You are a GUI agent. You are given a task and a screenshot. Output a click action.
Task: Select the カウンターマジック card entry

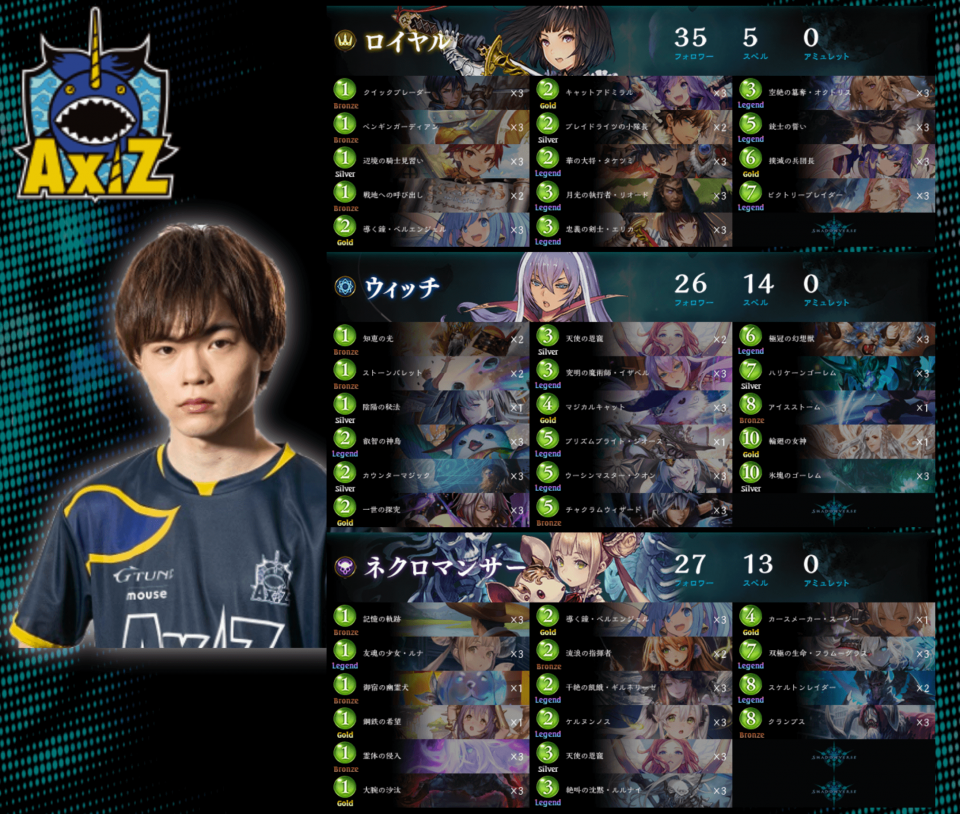tap(430, 475)
